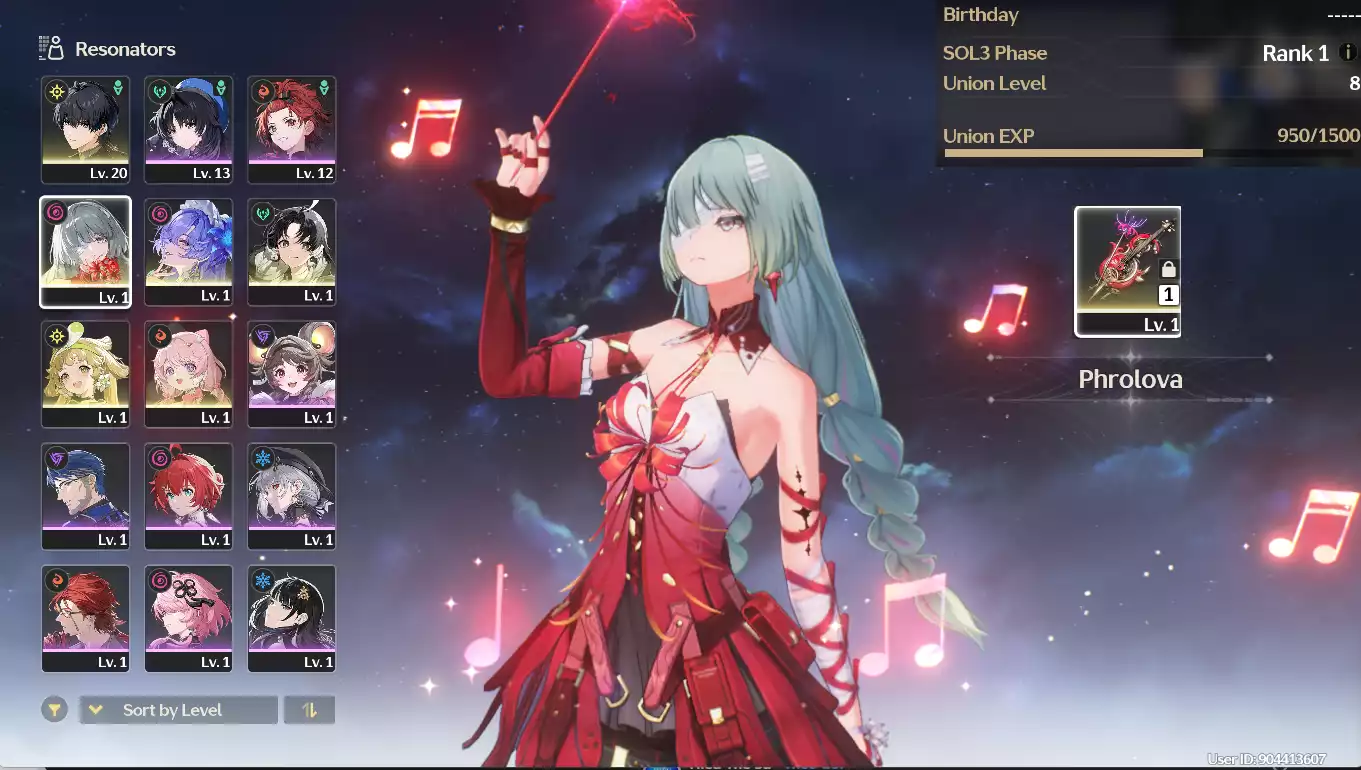Viewport: 1361px width, 770px height.
Task: Toggle the sort order arrows button
Action: 309,710
